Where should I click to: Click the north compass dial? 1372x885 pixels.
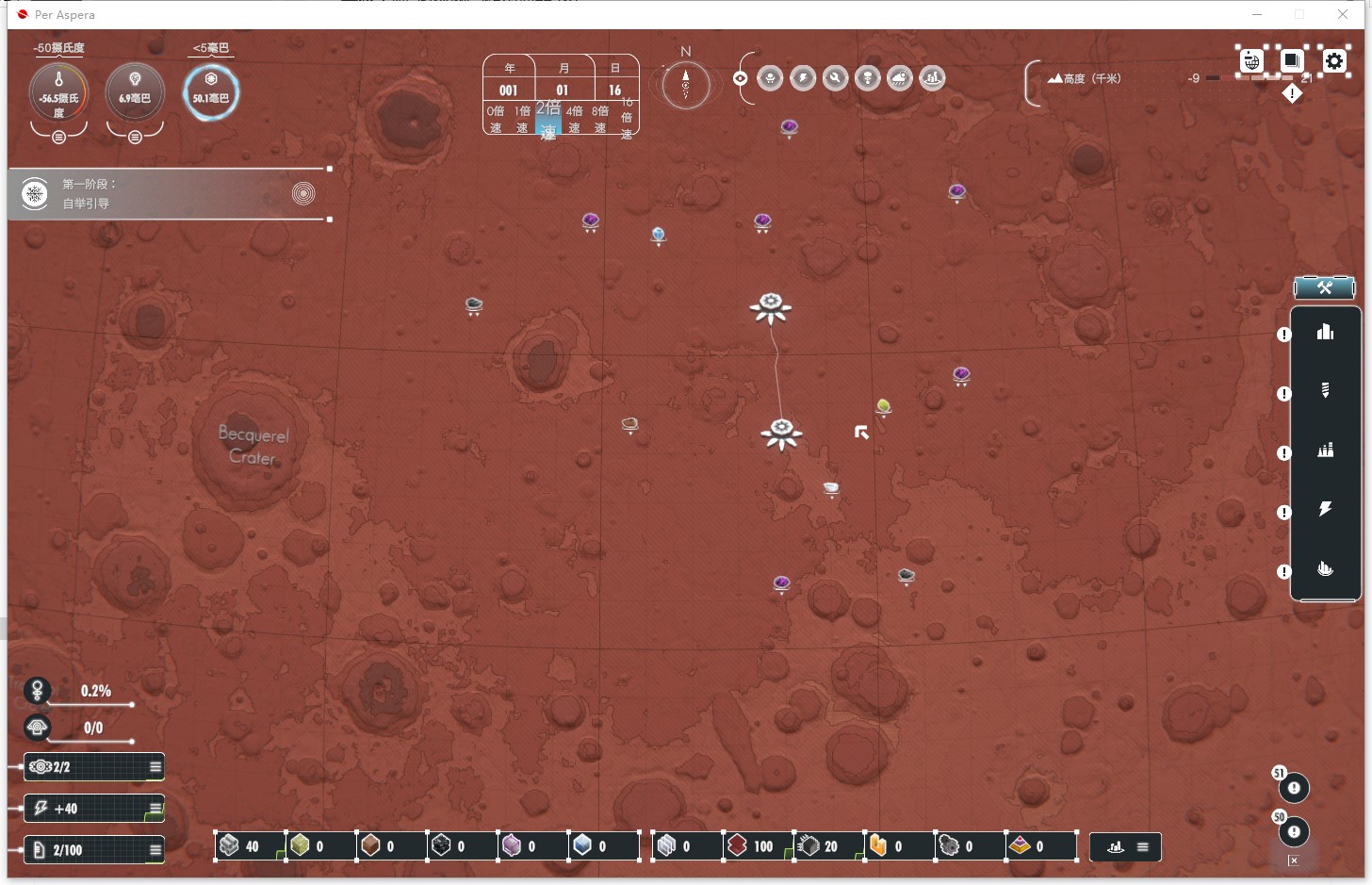pyautogui.click(x=685, y=85)
